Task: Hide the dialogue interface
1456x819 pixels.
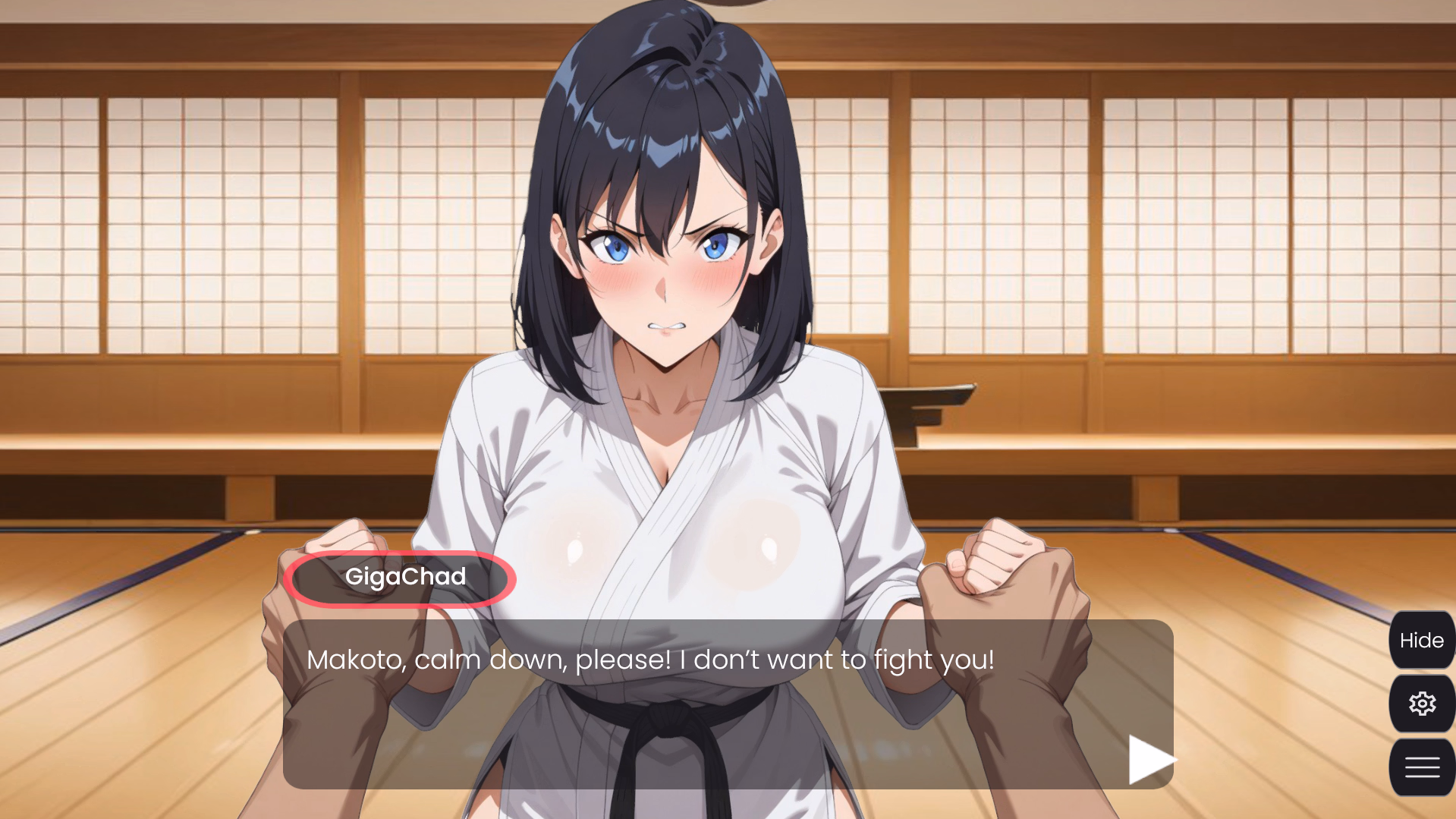Action: pyautogui.click(x=1421, y=641)
